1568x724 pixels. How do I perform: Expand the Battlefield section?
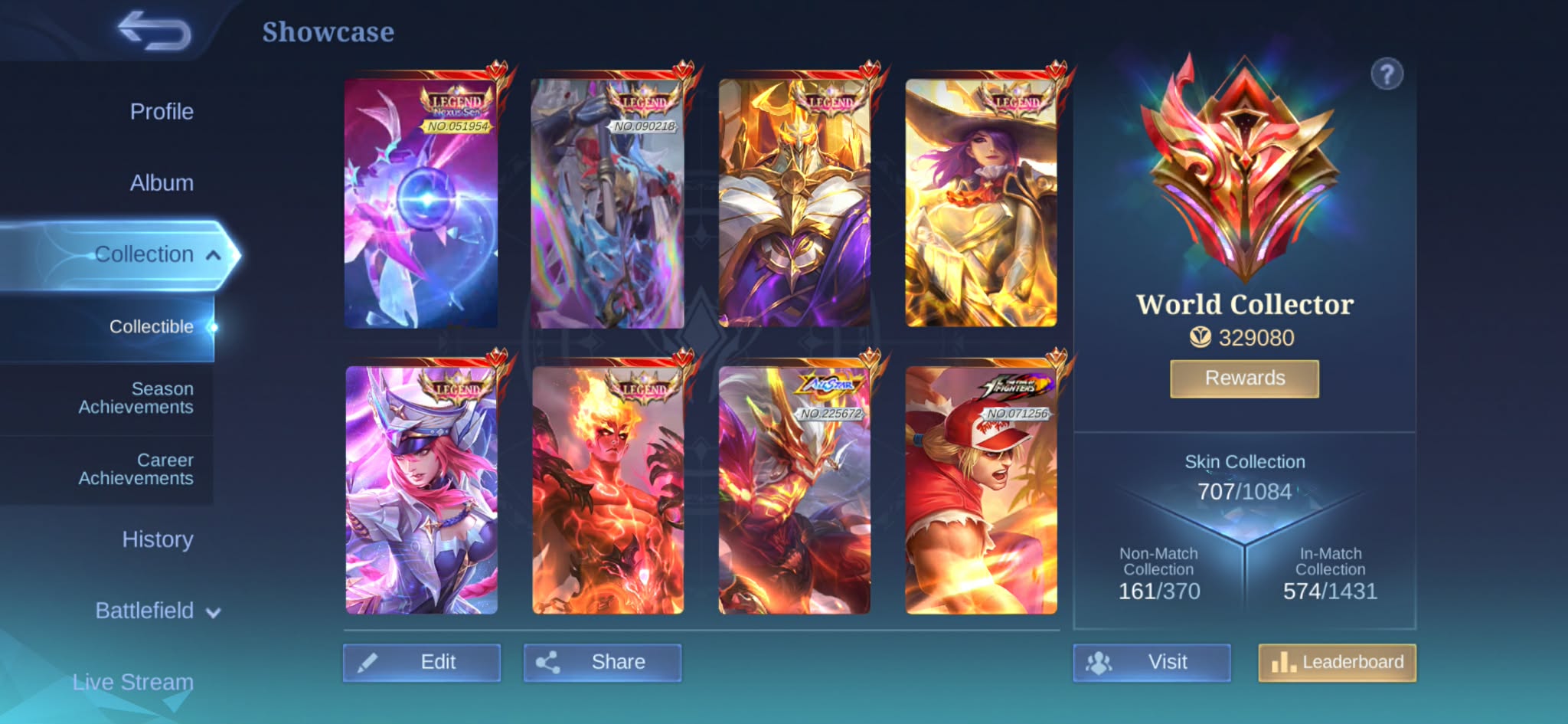coord(157,611)
